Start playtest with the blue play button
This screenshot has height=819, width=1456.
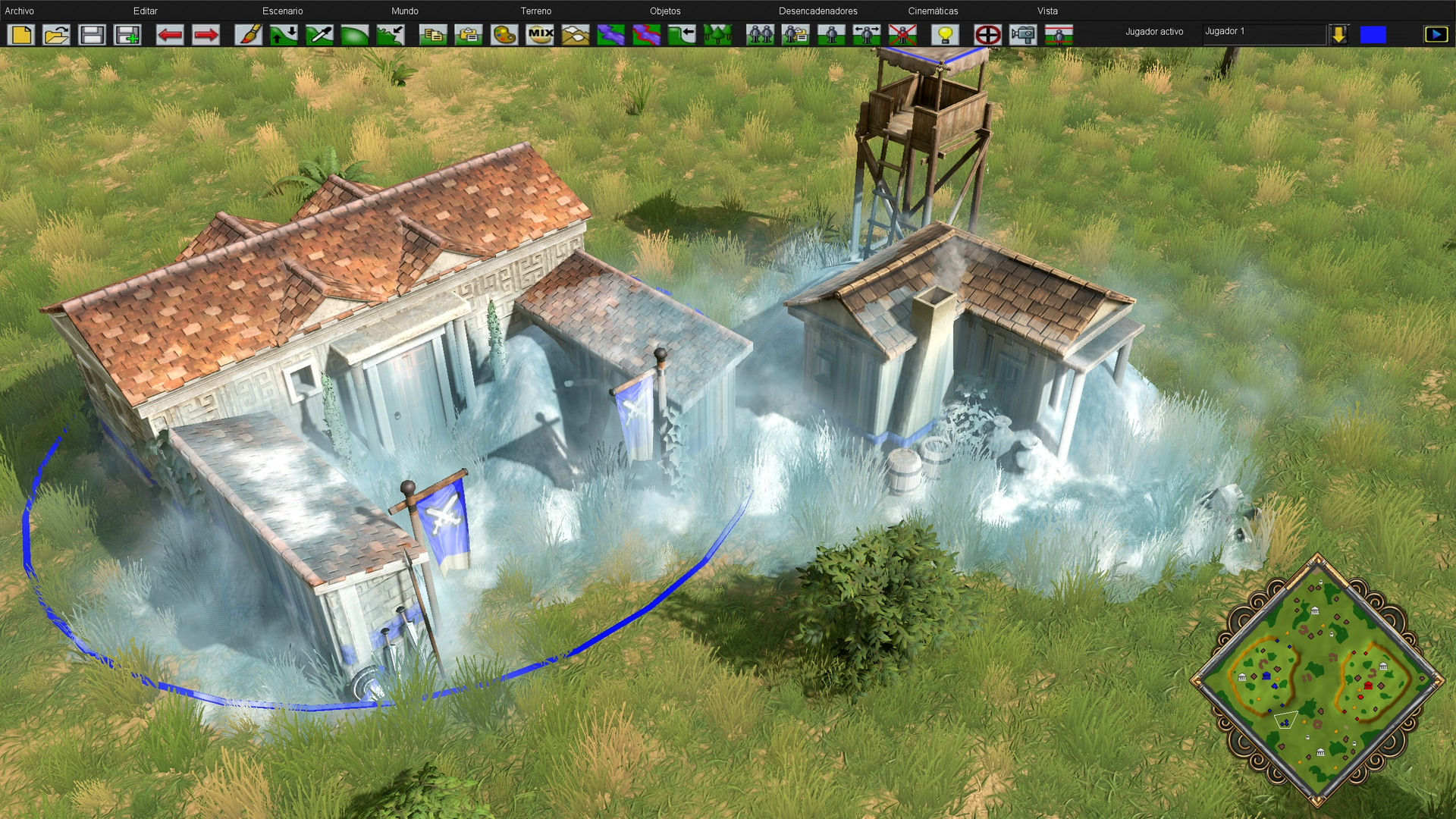click(x=1436, y=34)
